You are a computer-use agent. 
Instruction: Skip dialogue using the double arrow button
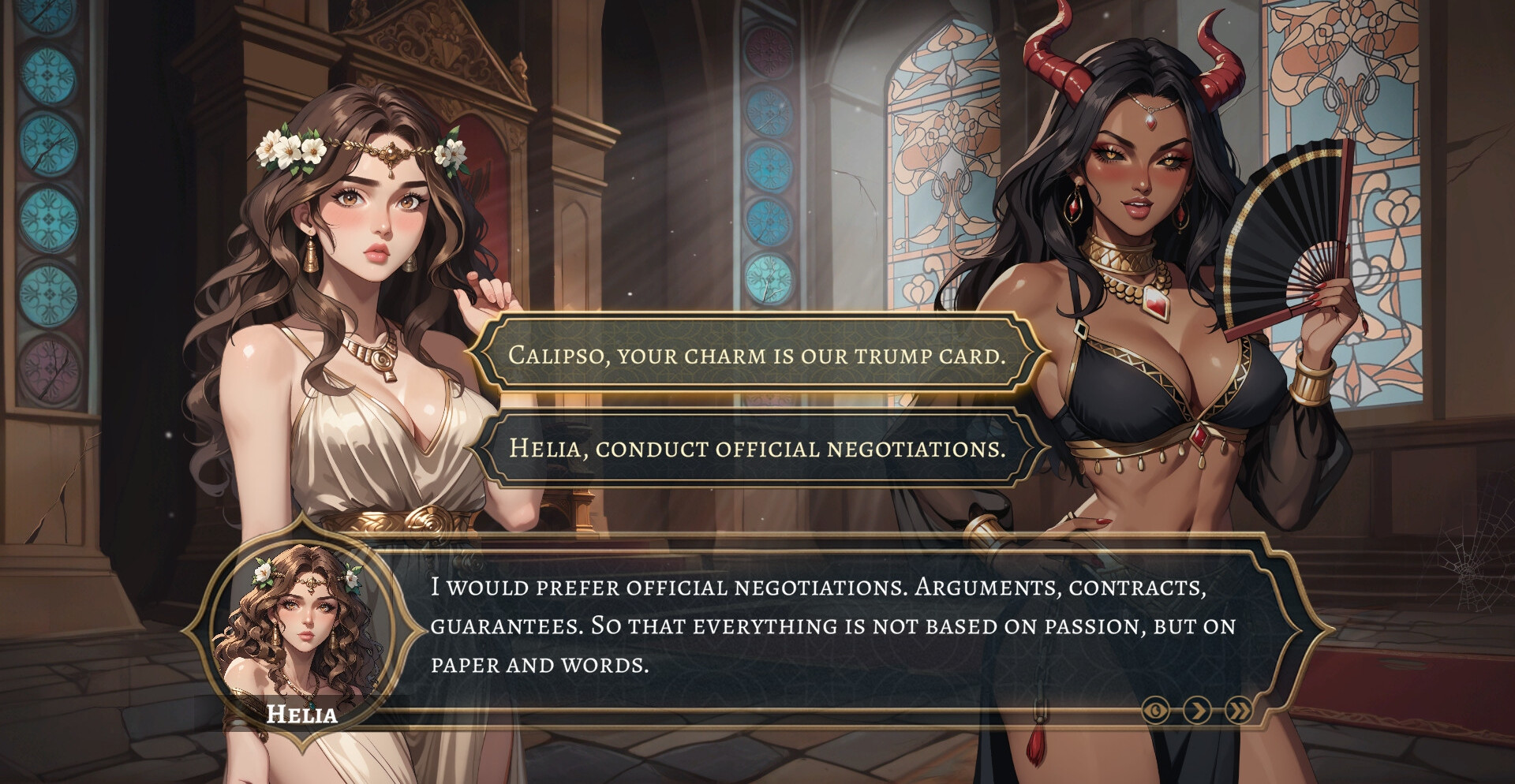pyautogui.click(x=1239, y=711)
